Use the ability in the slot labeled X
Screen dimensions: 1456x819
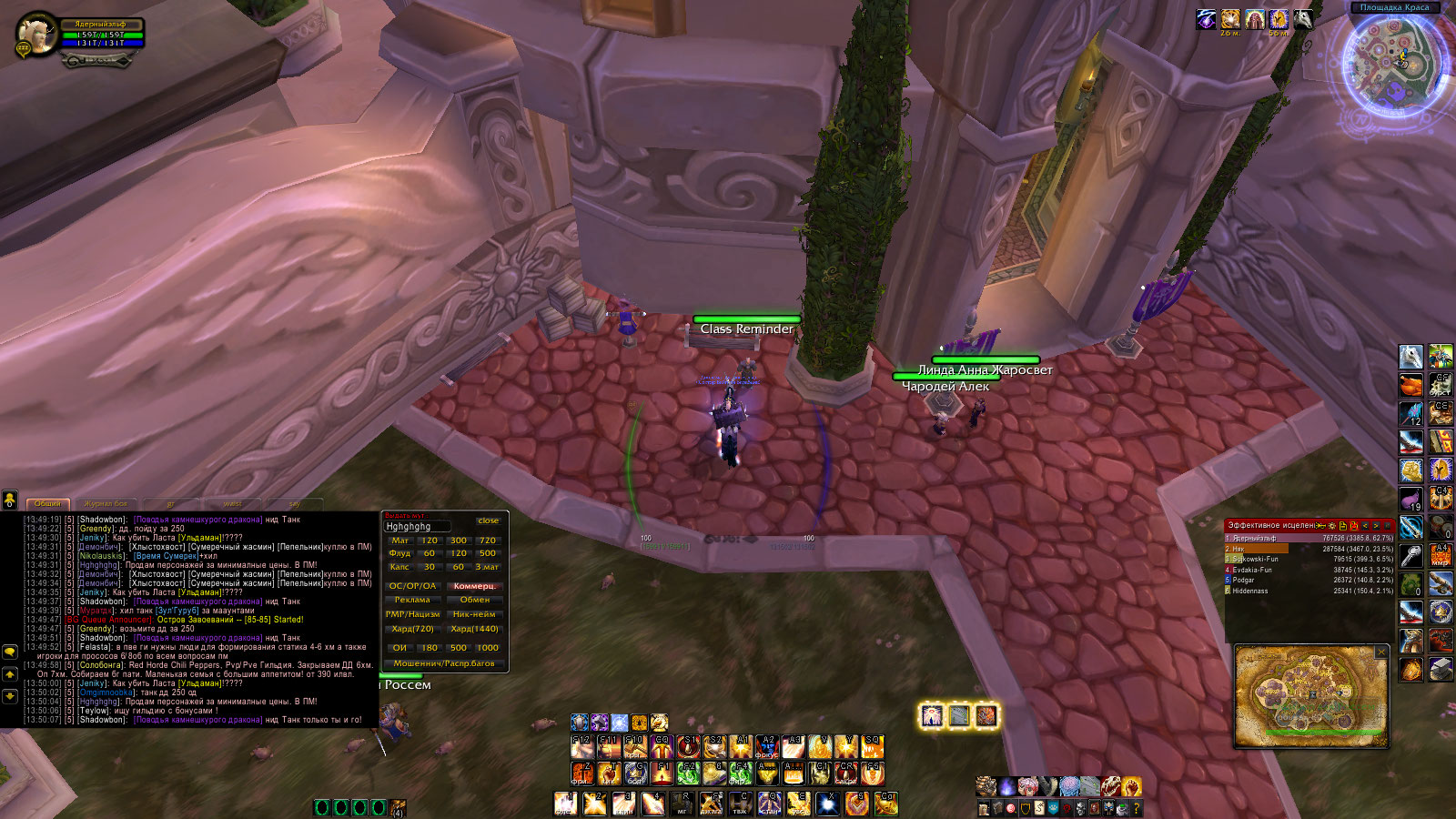(x=827, y=803)
